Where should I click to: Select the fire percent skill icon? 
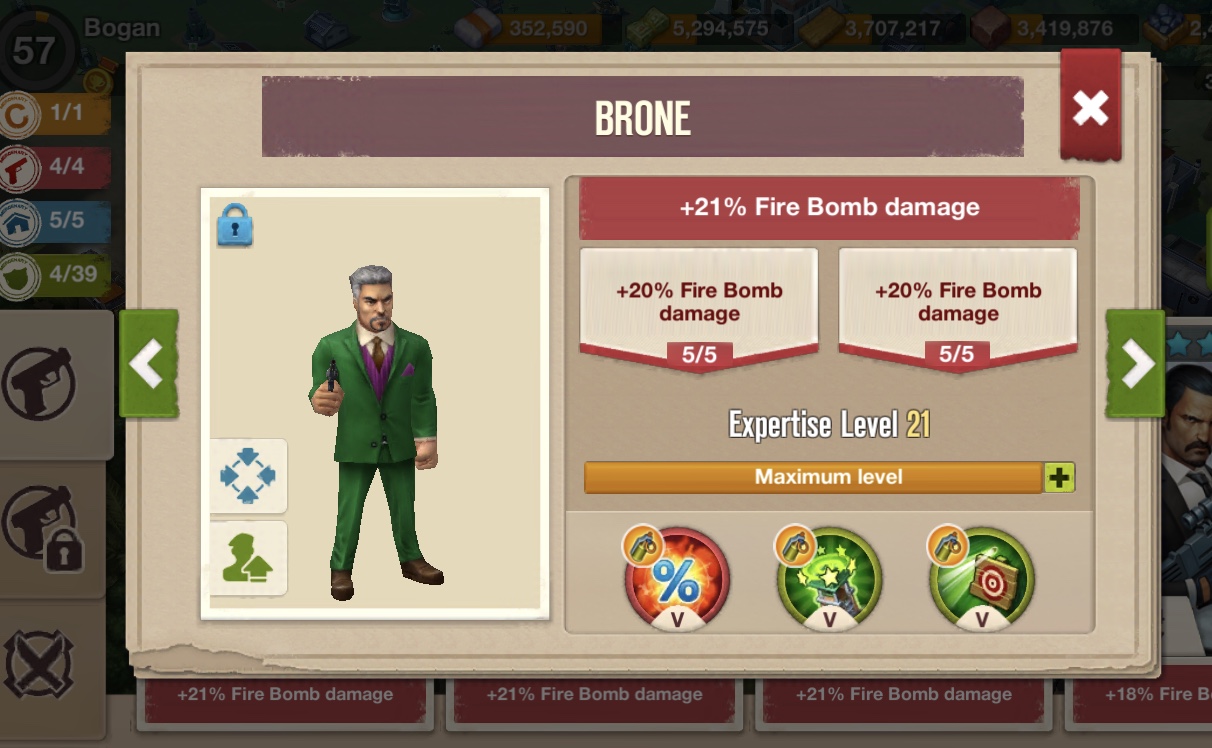pos(677,580)
